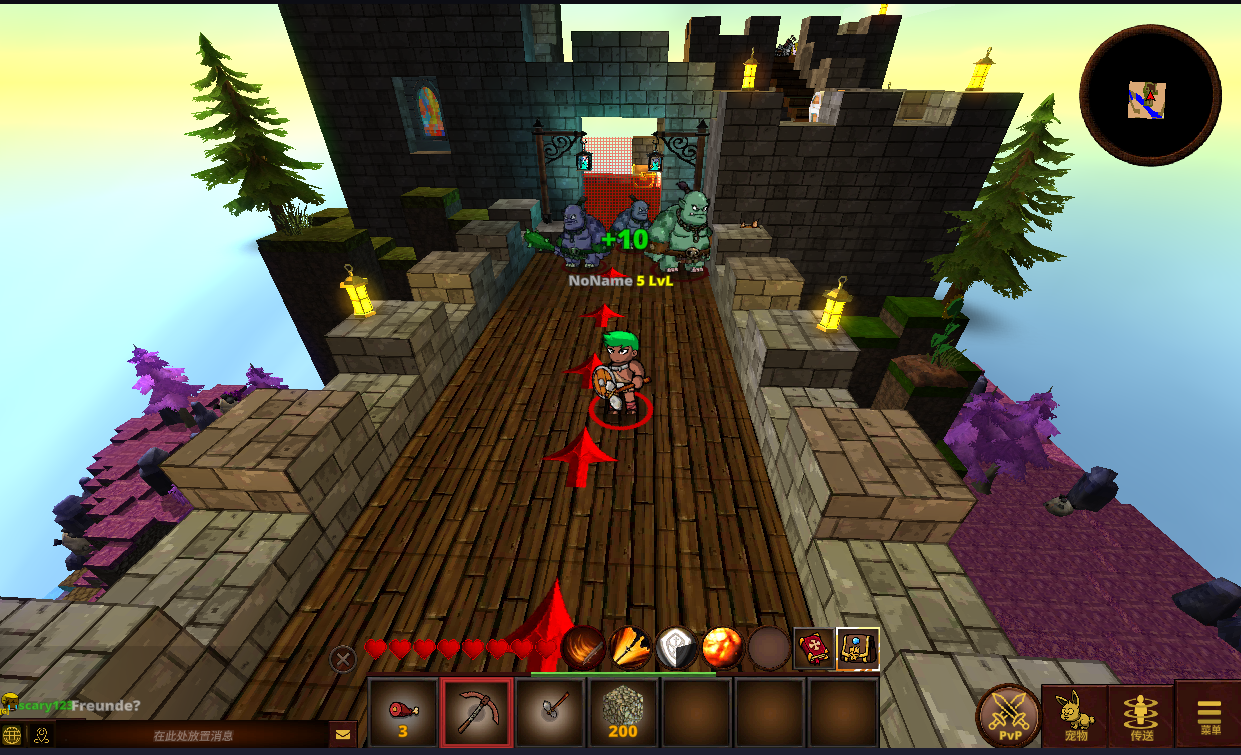Use the golden spear thrust ability
The width and height of the screenshot is (1241, 755).
tap(630, 648)
